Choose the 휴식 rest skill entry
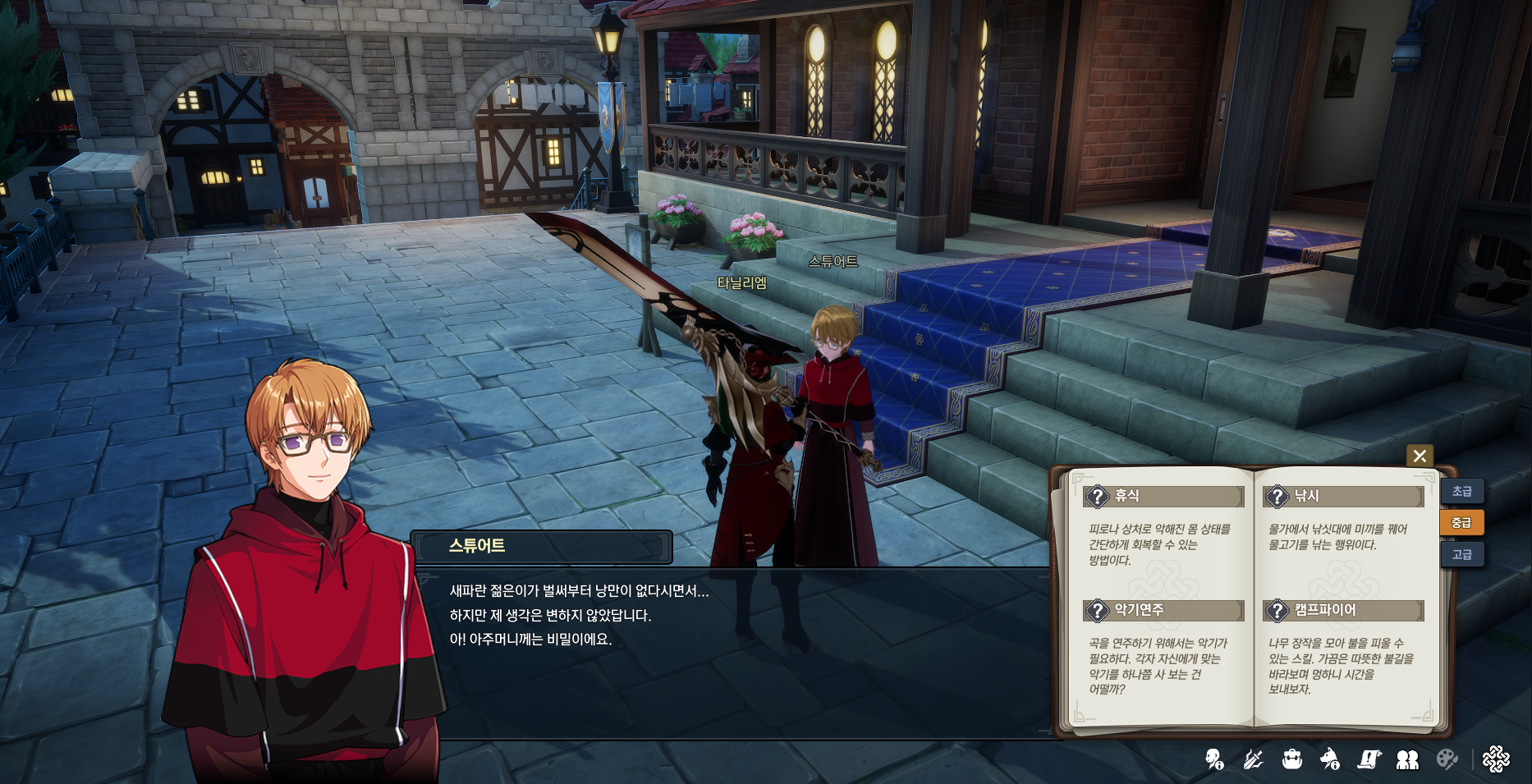 click(1163, 497)
